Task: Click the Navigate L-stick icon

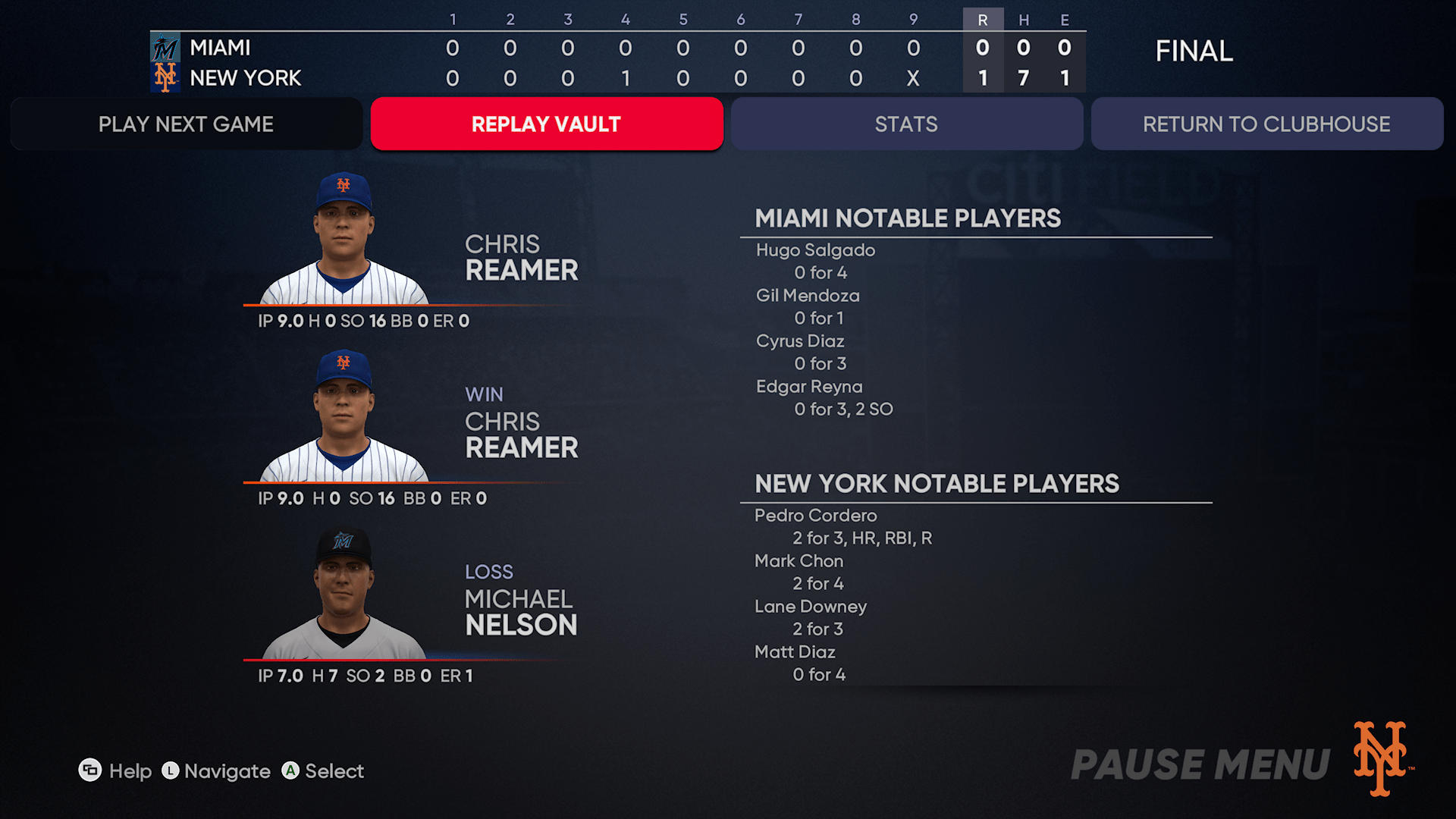Action: click(x=170, y=770)
